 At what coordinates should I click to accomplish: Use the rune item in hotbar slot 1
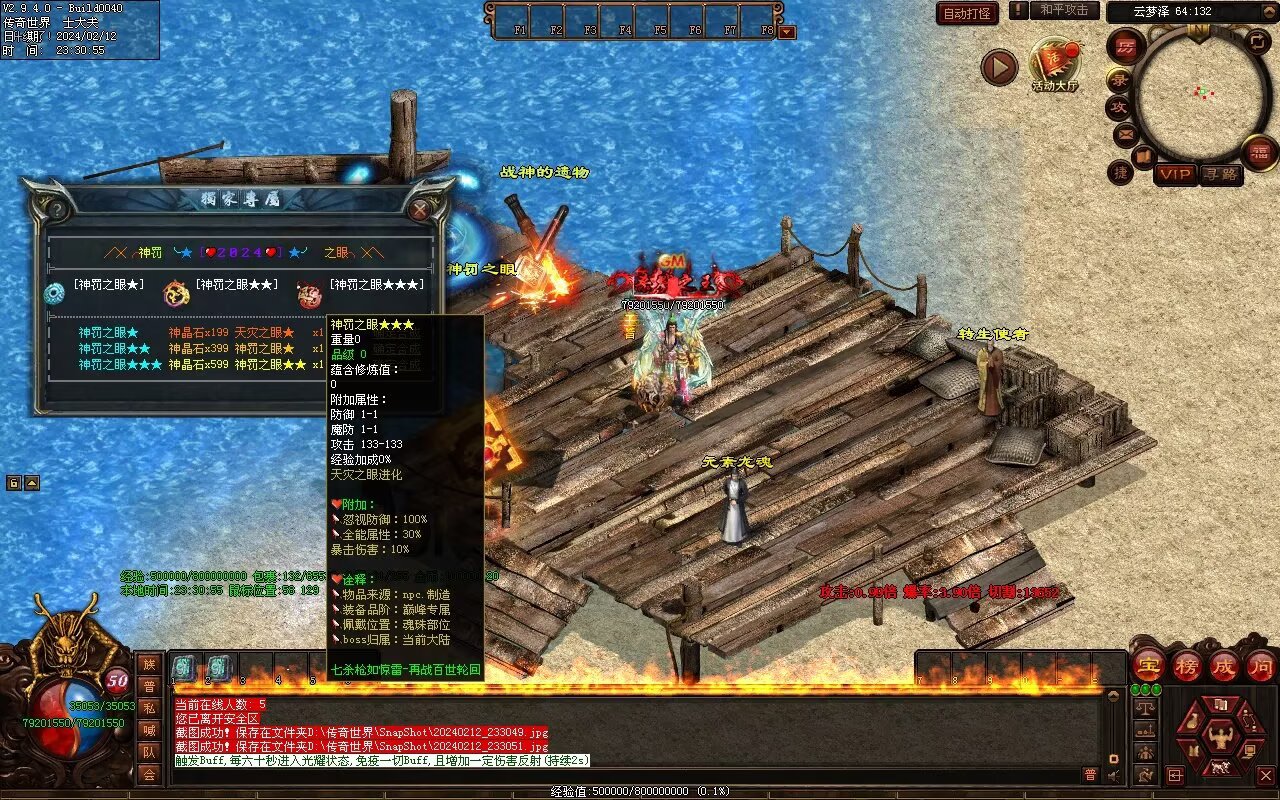[185, 667]
